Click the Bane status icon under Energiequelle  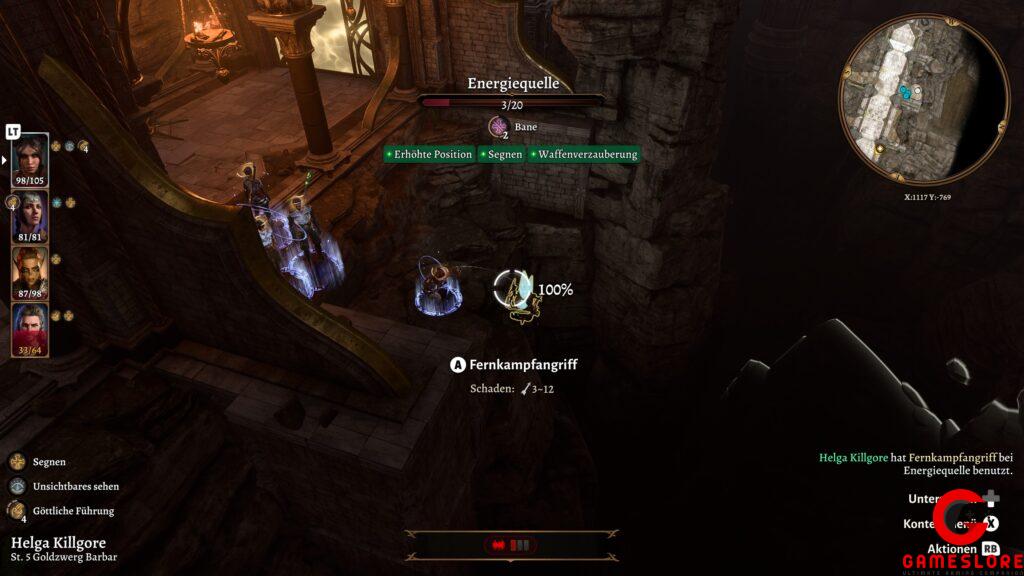pyautogui.click(x=497, y=127)
